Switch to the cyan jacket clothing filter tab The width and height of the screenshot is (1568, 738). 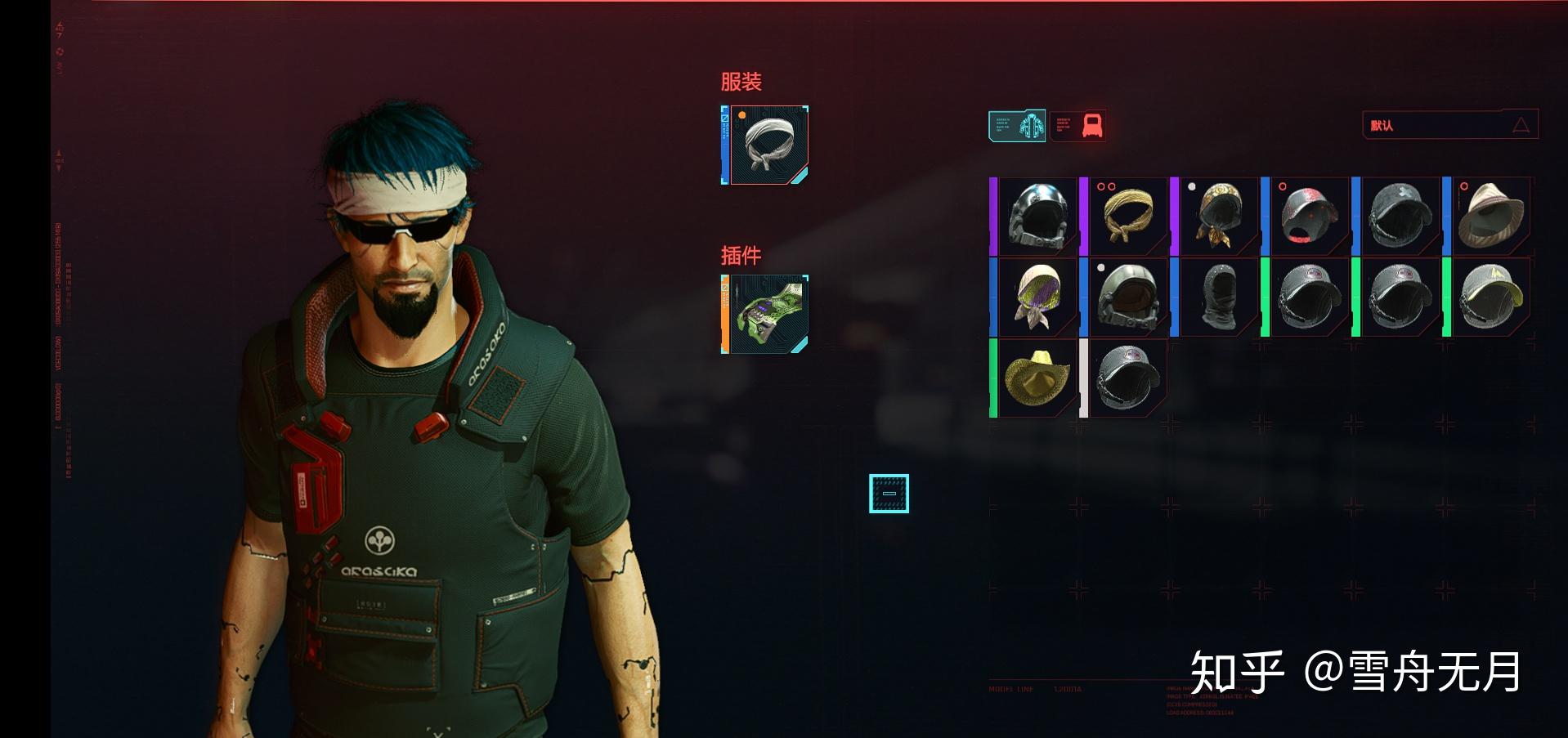click(x=1017, y=126)
